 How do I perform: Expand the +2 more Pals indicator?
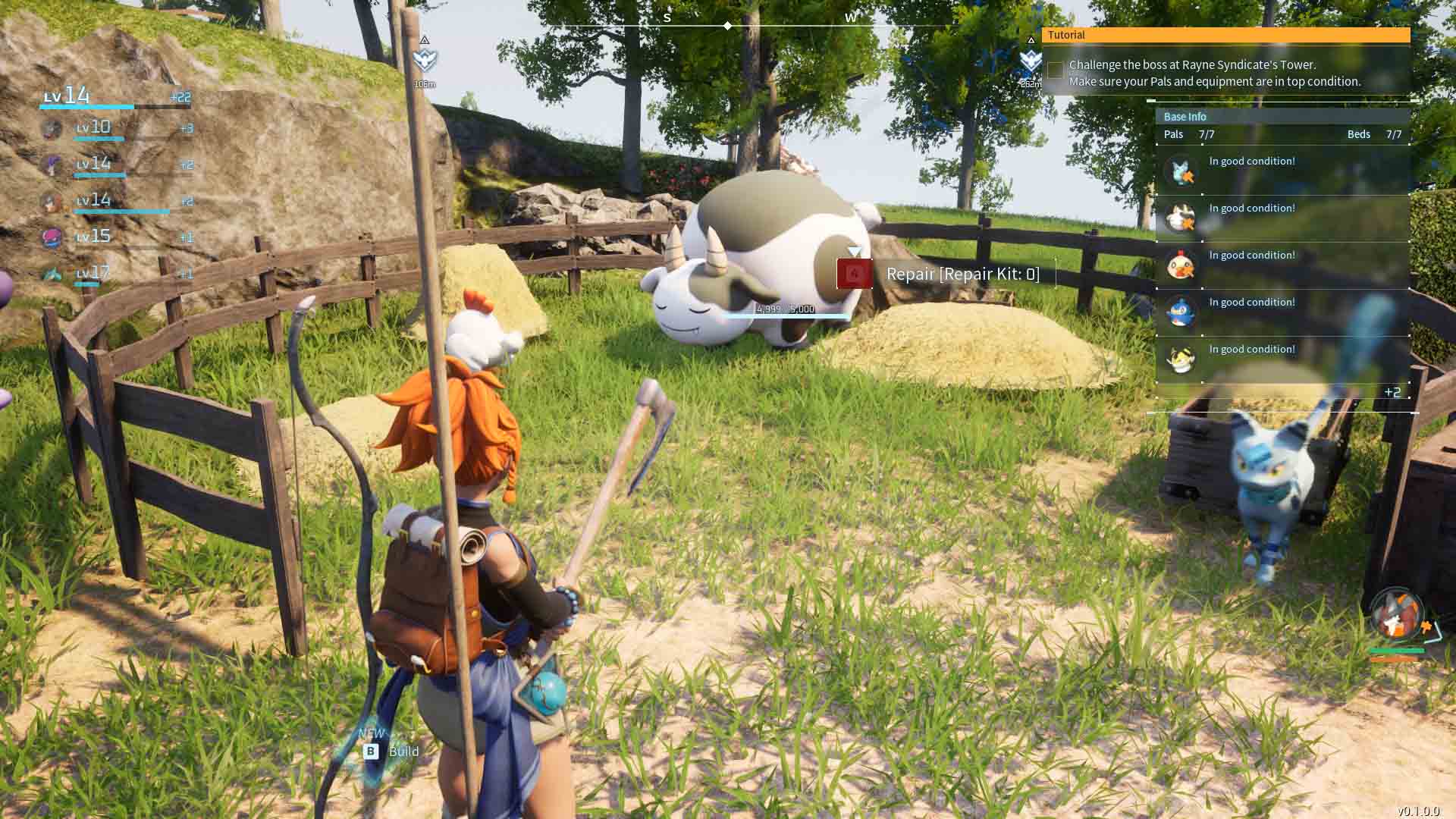click(1392, 392)
